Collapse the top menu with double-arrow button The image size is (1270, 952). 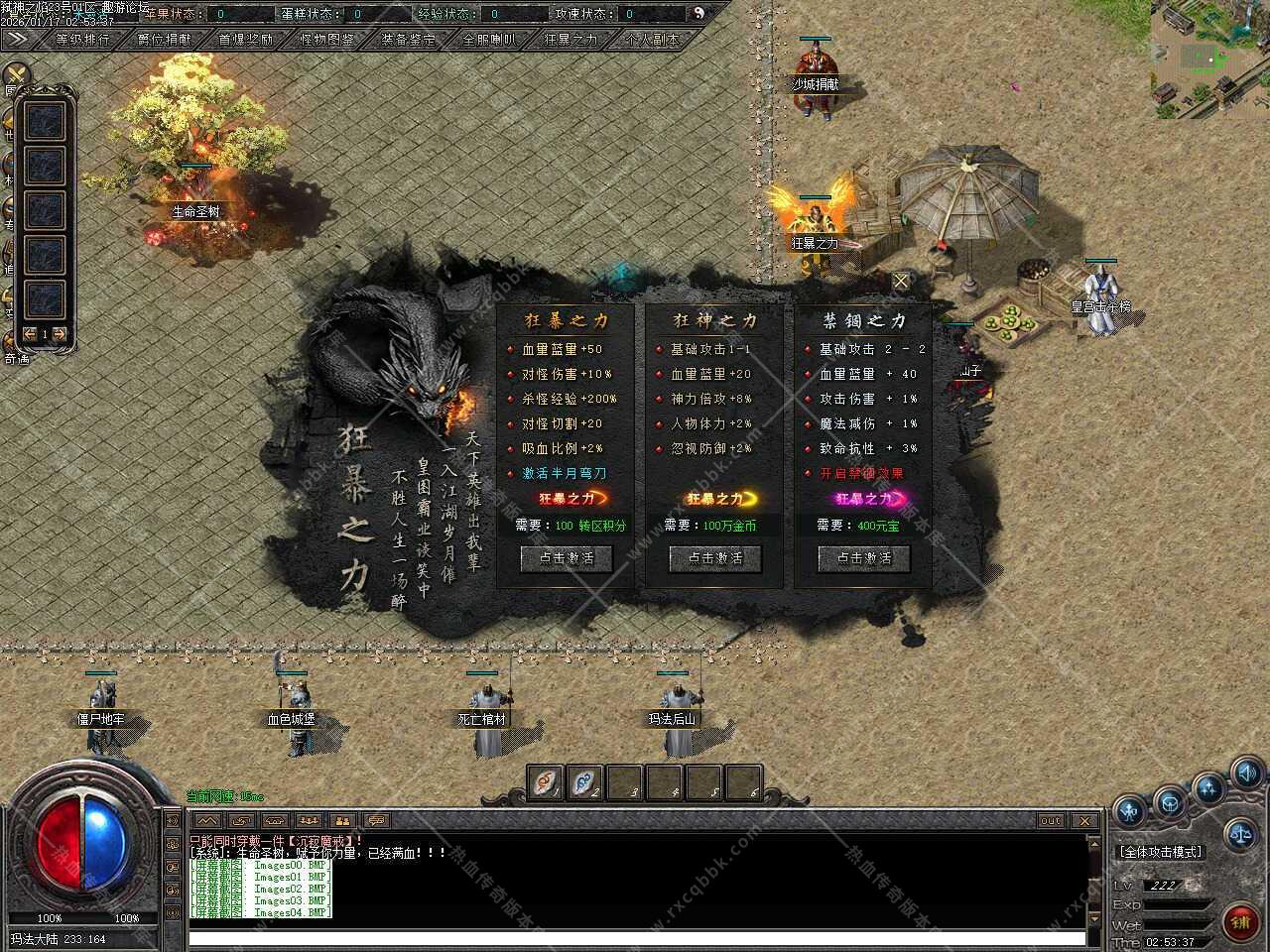[x=17, y=39]
